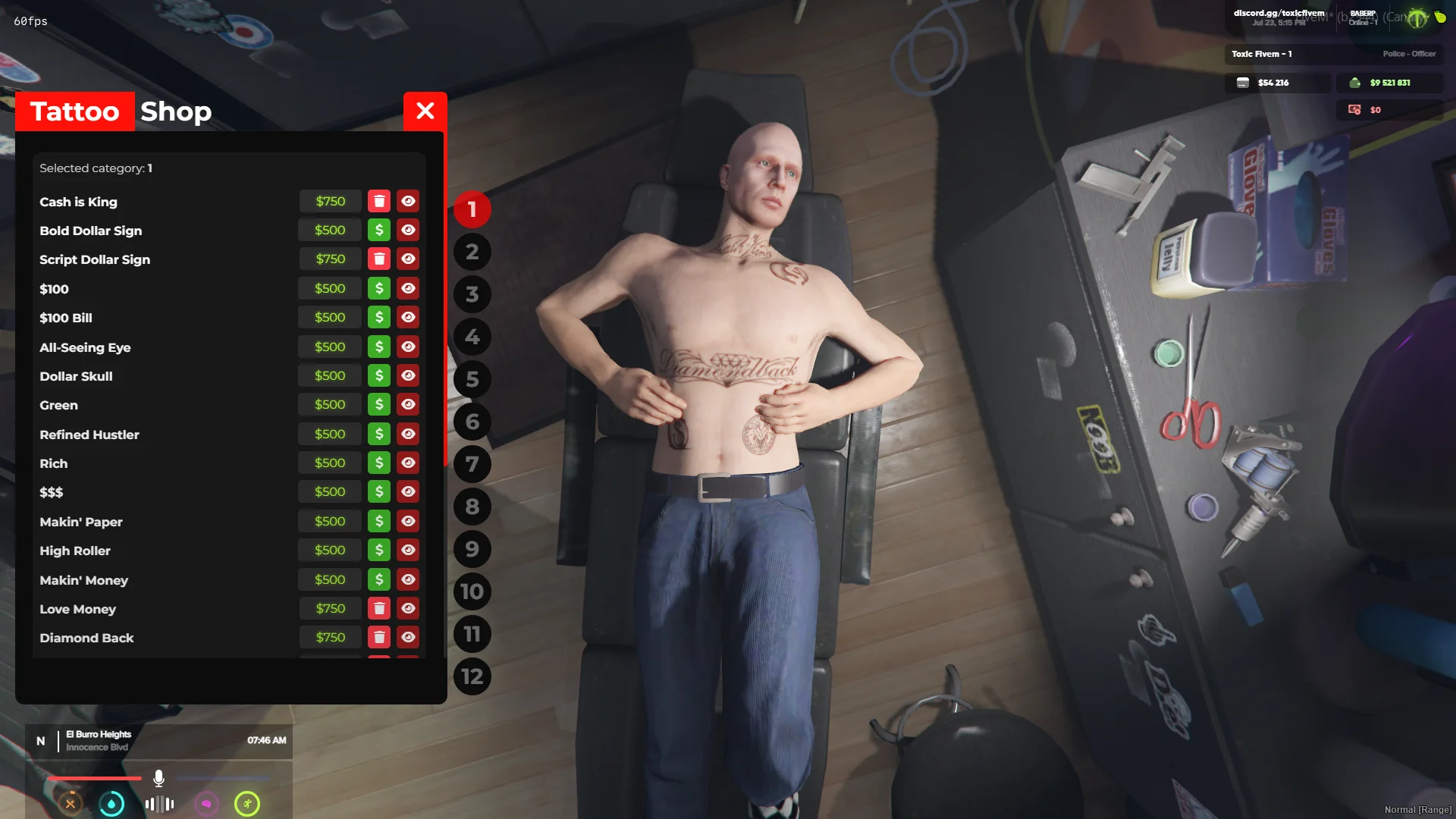Switch to tattoo category 3
This screenshot has width=1456, height=819.
(472, 294)
